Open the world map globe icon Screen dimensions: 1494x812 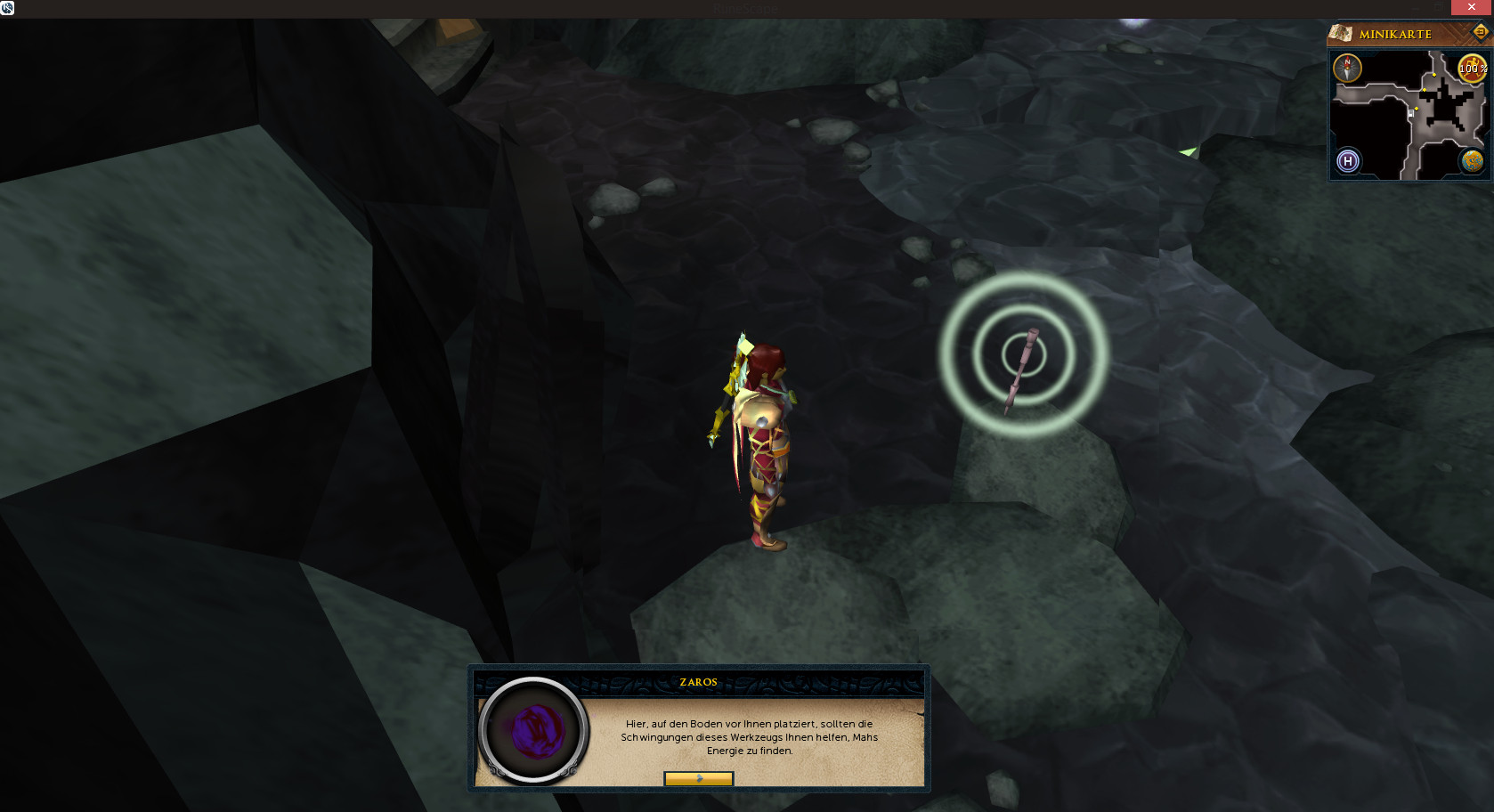pyautogui.click(x=1472, y=161)
